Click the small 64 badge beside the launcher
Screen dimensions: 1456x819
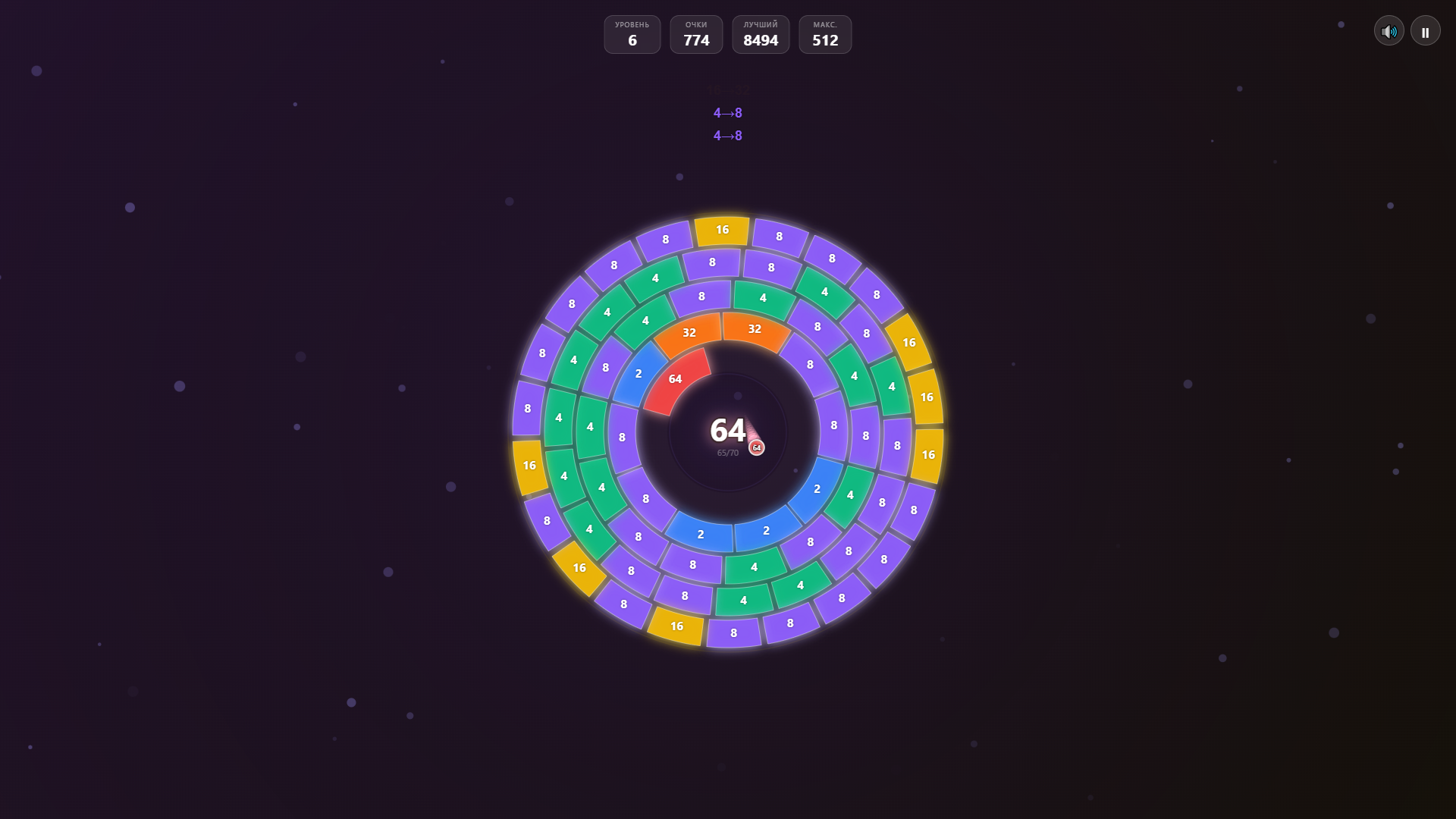756,447
